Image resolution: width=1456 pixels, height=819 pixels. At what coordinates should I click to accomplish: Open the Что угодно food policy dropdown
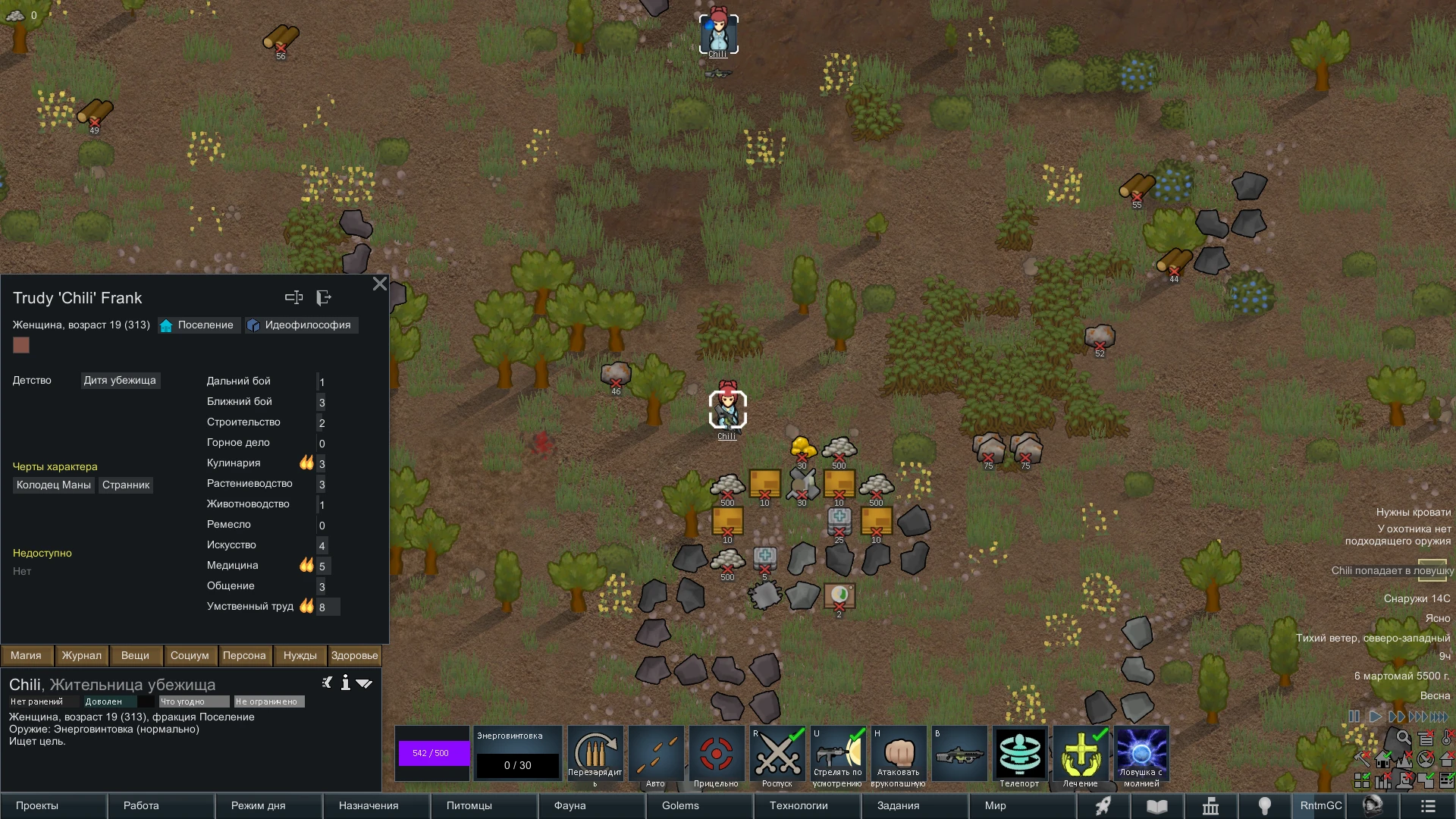[193, 701]
